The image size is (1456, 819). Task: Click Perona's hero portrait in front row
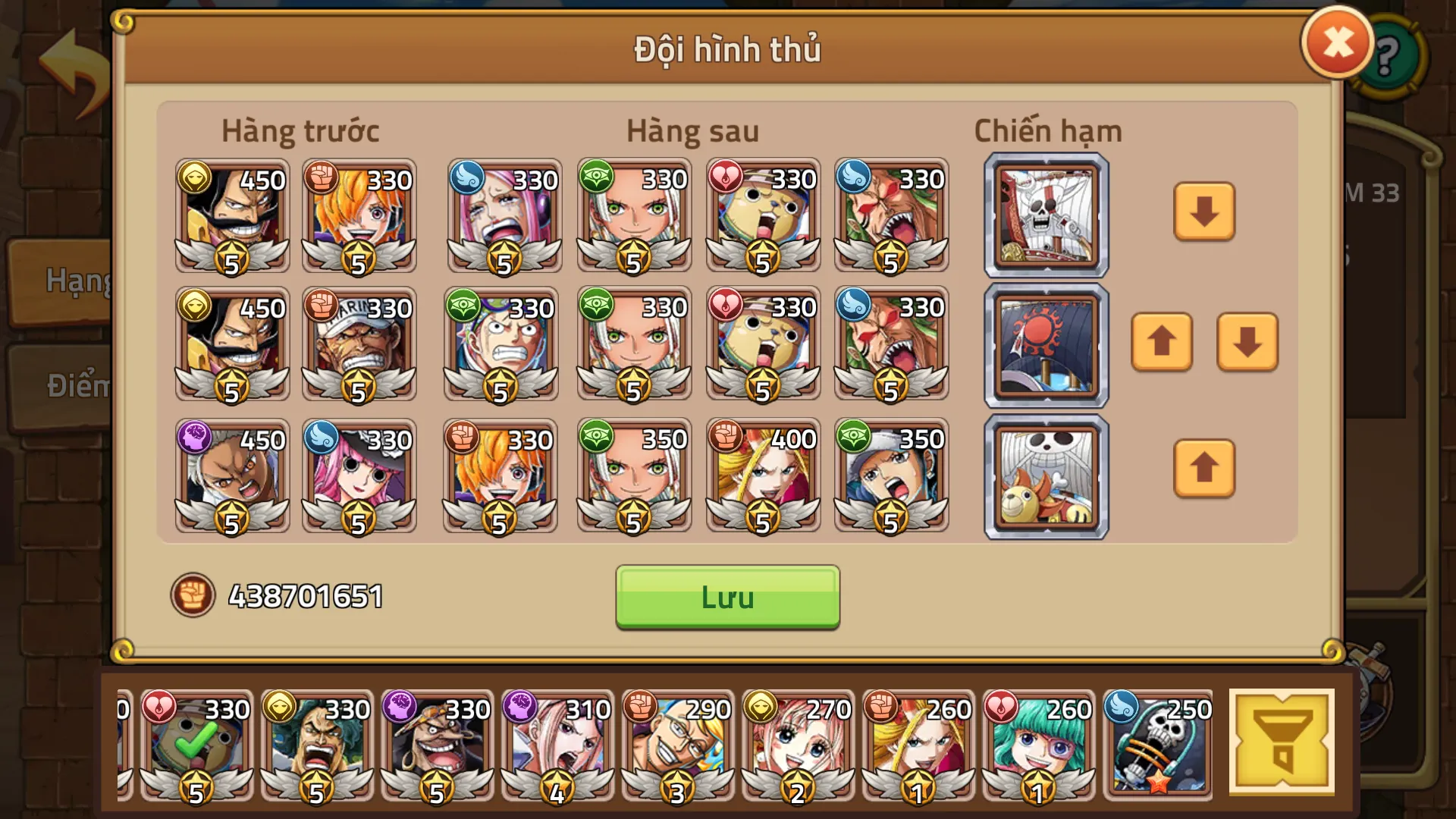(358, 476)
